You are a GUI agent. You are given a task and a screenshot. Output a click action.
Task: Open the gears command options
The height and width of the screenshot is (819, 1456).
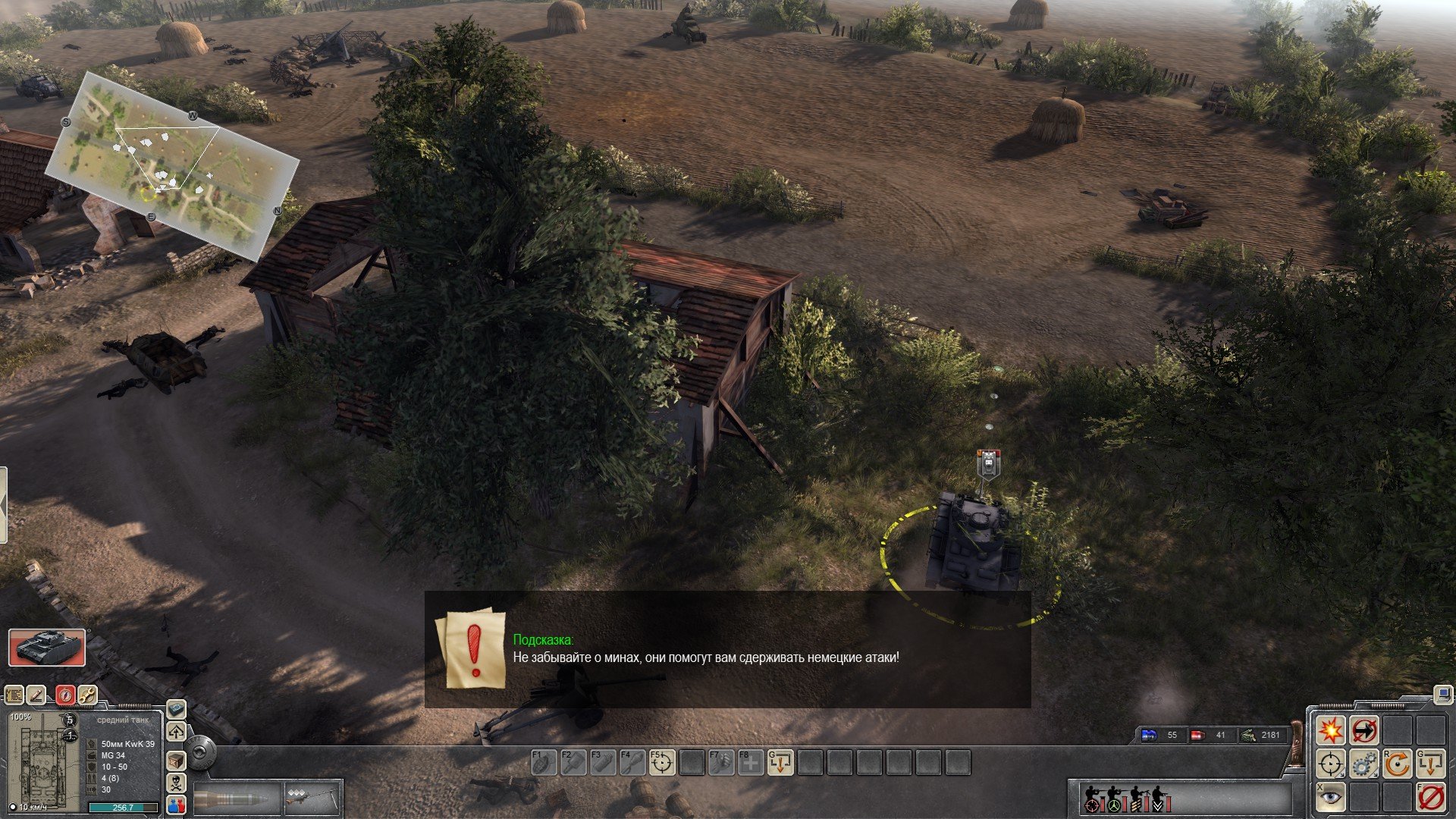1363,764
